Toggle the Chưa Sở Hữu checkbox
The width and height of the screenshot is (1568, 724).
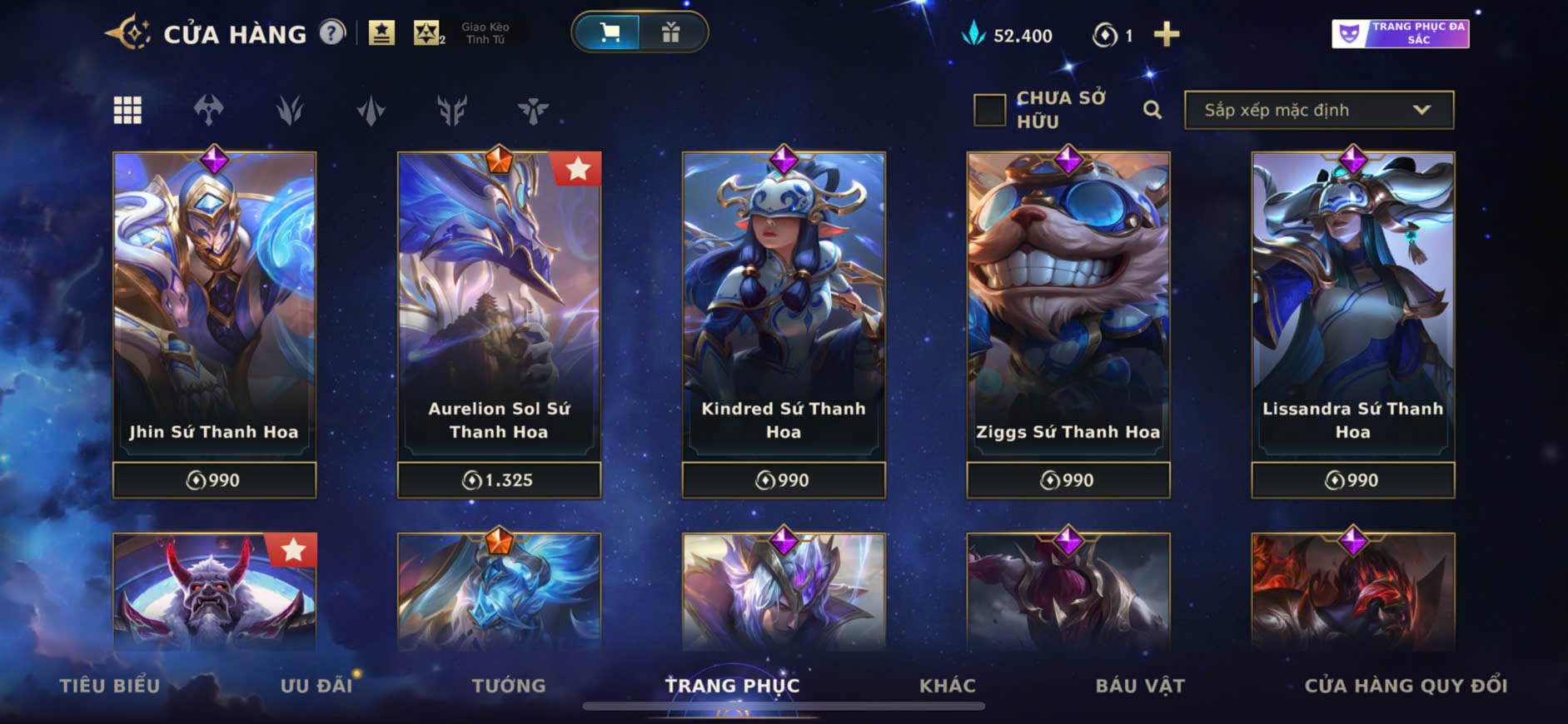click(990, 110)
